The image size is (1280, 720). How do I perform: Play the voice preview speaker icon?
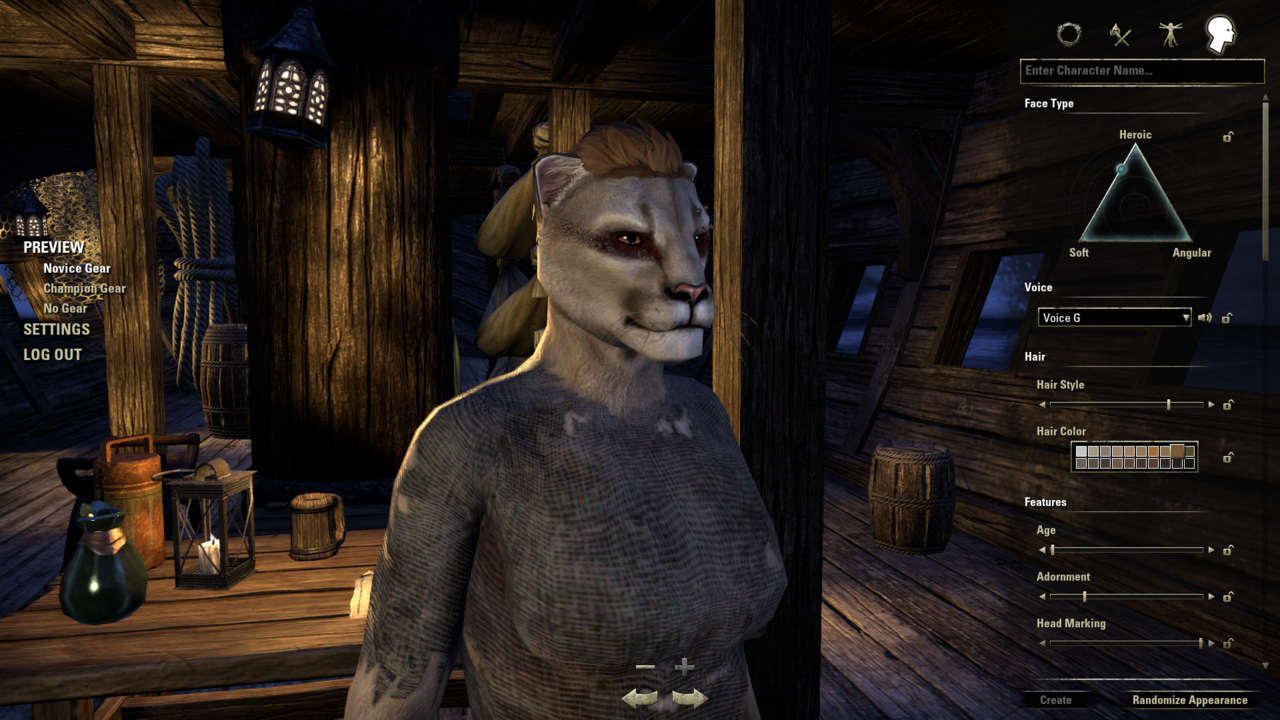point(1205,318)
